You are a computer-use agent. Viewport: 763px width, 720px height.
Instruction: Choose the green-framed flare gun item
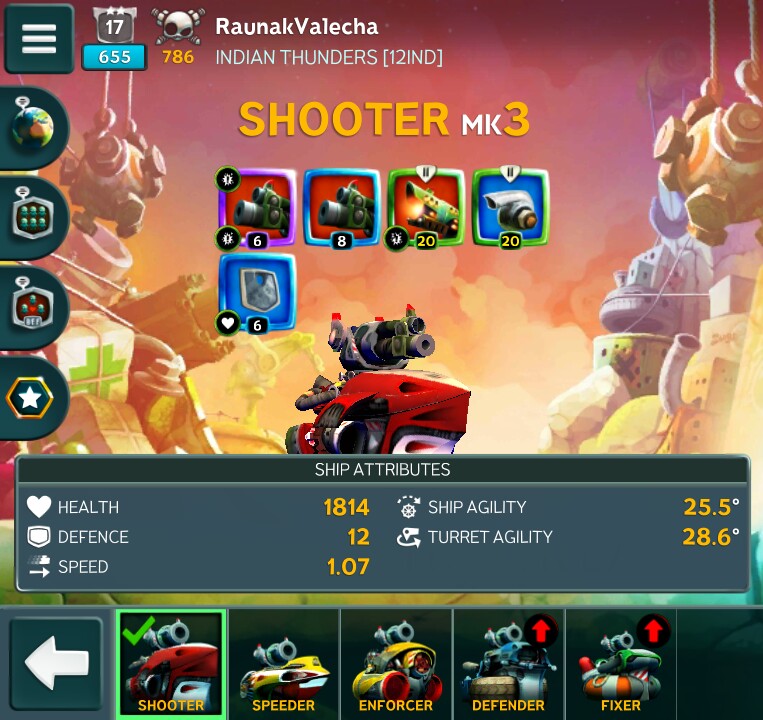coord(425,207)
